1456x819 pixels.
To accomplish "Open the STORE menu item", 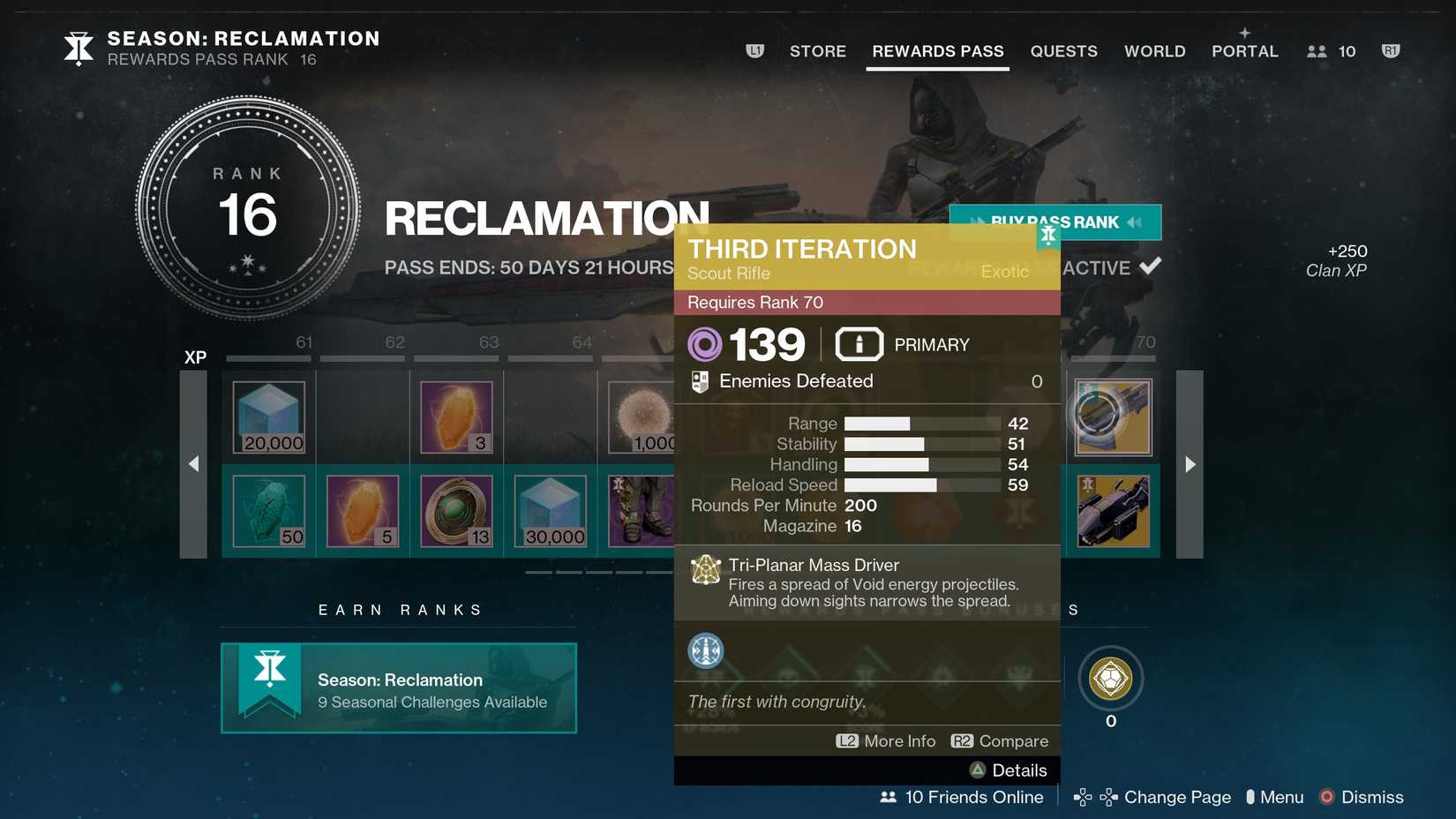I will (817, 51).
